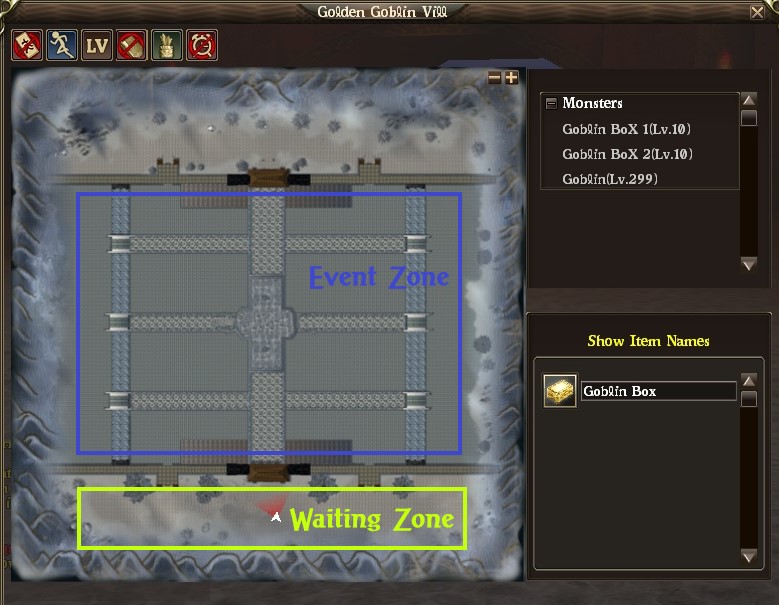Close the Golden Goblin Vill map window
Image resolution: width=779 pixels, height=605 pixels.
pyautogui.click(x=757, y=12)
